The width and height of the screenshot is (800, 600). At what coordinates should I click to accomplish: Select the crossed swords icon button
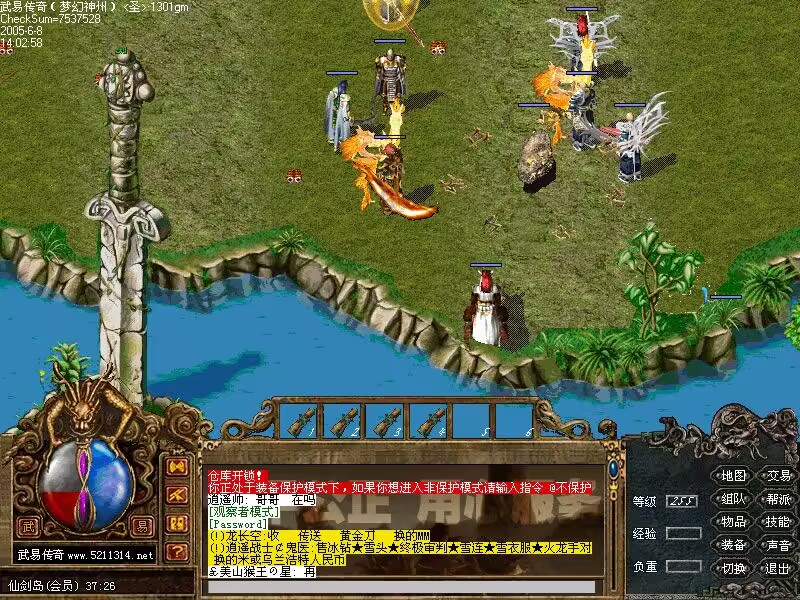177,495
